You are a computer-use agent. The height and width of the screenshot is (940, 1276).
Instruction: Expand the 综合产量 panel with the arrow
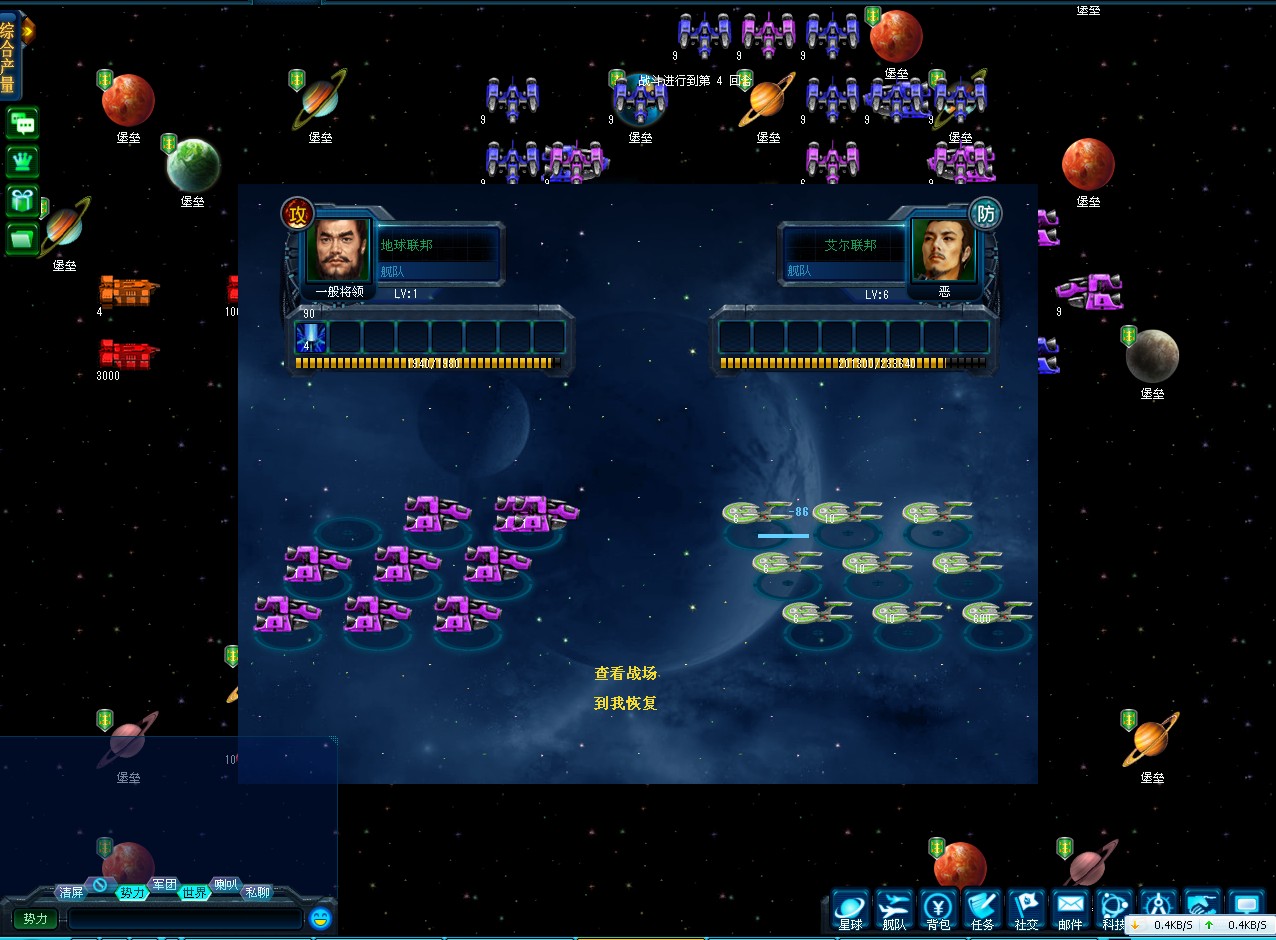click(x=27, y=31)
